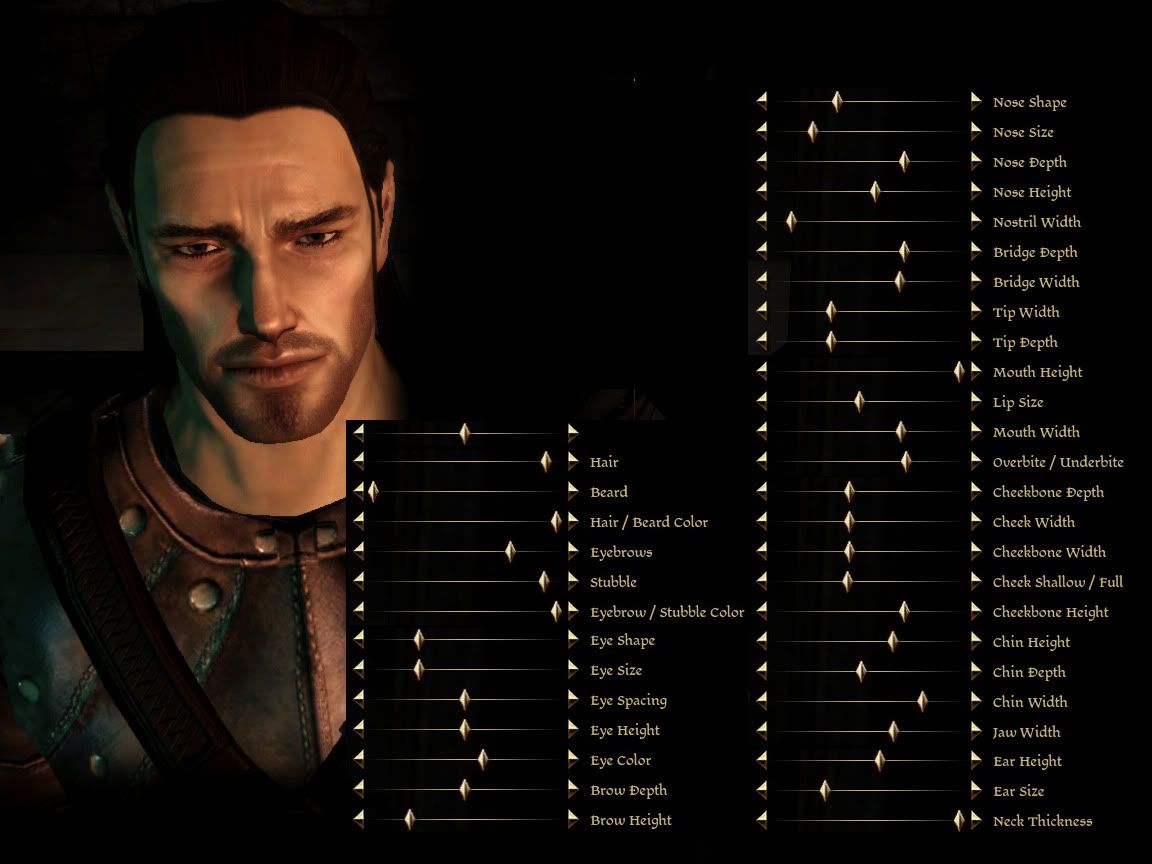
Task: Decrease Ear Size with left arrow
Action: 762,791
